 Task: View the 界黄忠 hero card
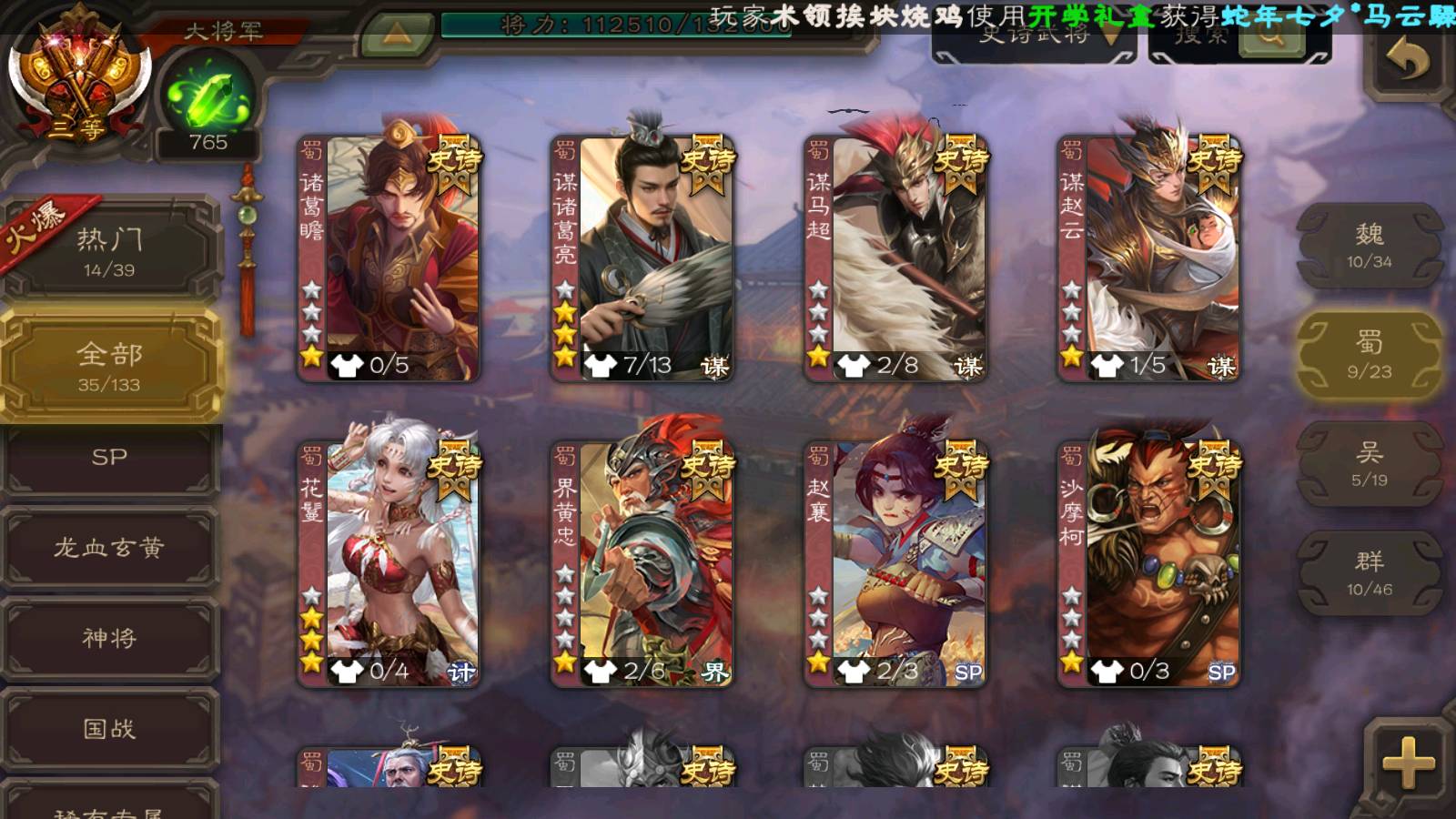pyautogui.click(x=642, y=564)
